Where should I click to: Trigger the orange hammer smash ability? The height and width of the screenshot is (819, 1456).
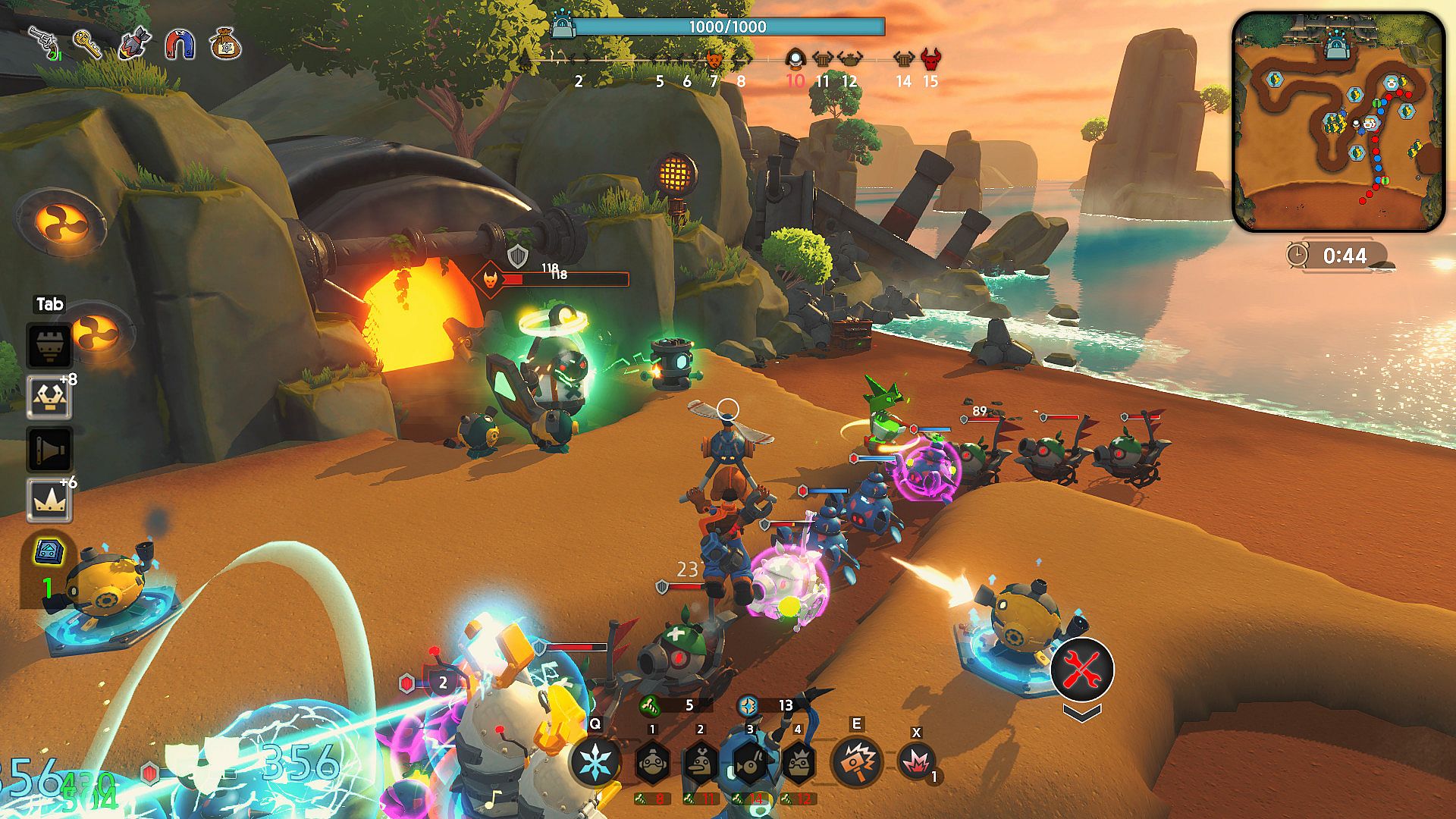tap(857, 761)
